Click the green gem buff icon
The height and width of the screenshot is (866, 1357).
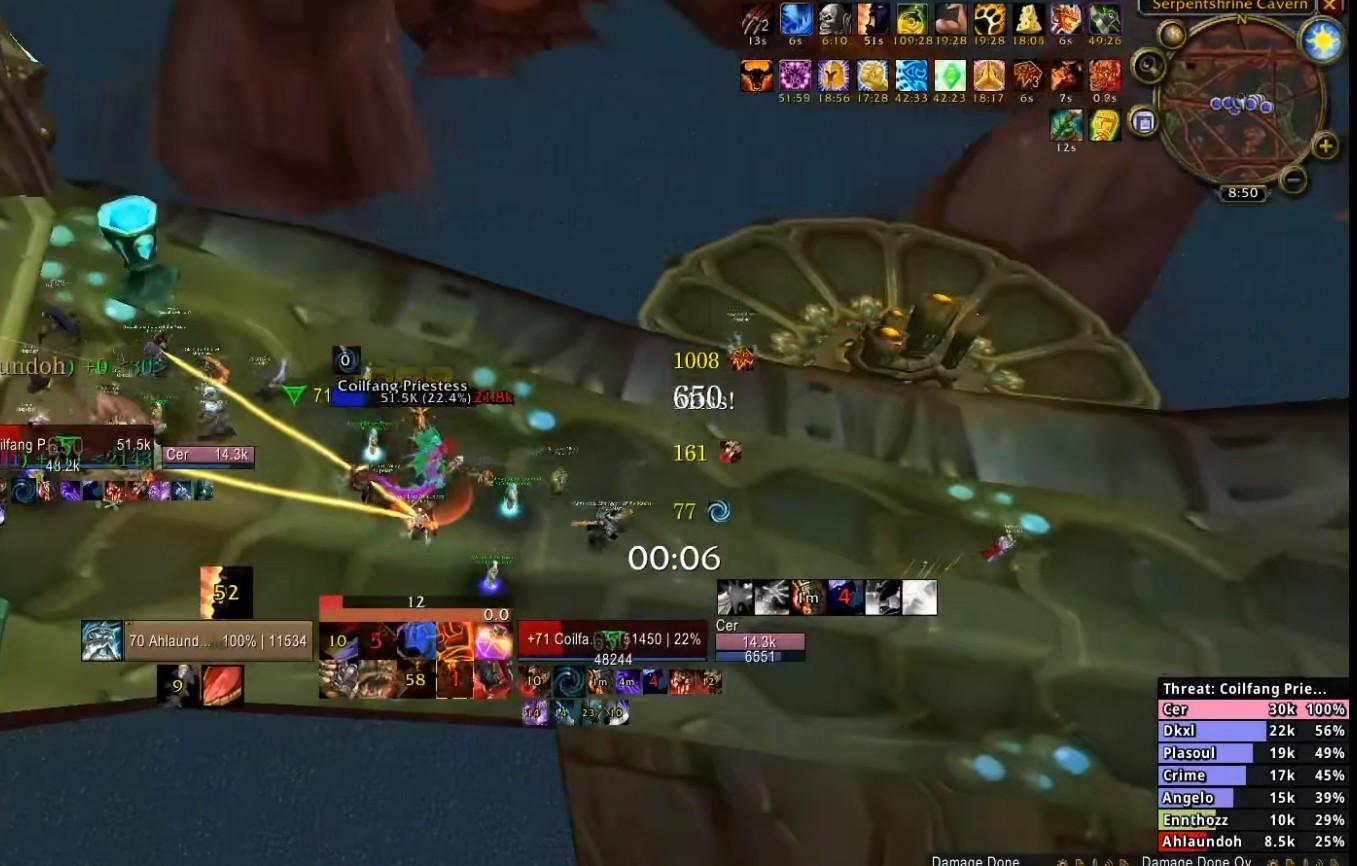pos(950,76)
